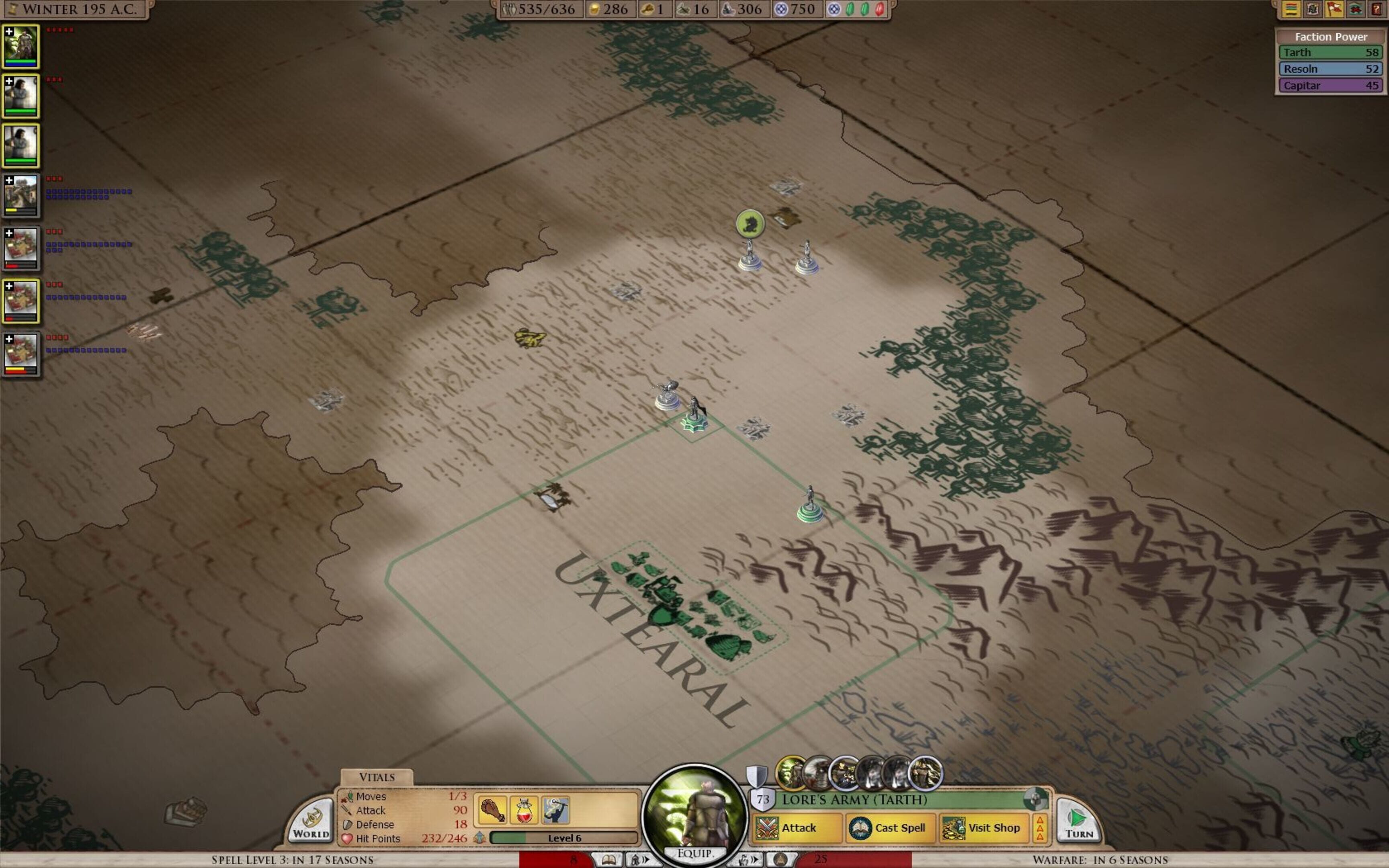Open the Equip screen for the hero

pos(694,853)
